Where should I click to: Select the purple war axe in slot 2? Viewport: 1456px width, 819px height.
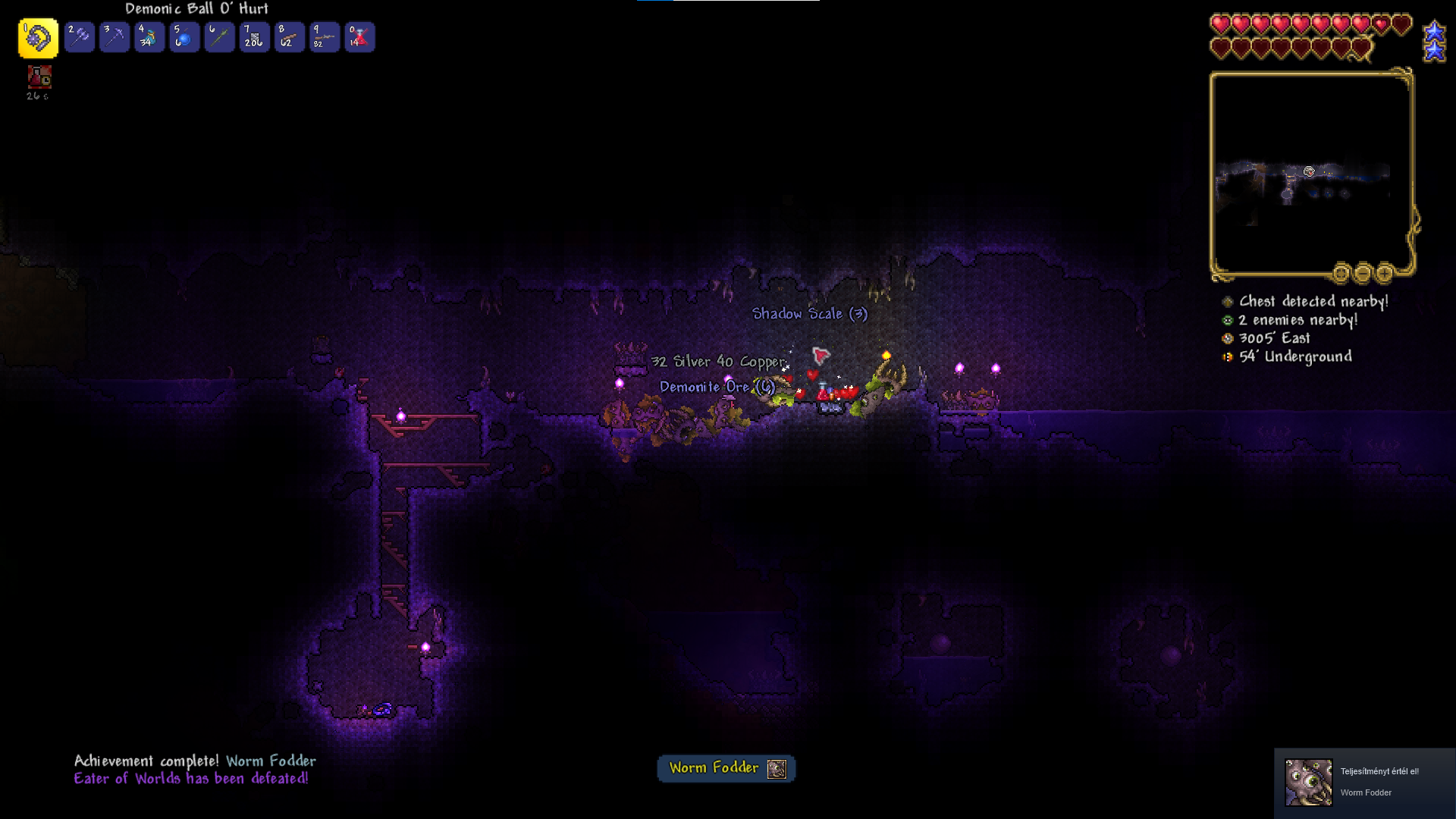(x=79, y=37)
